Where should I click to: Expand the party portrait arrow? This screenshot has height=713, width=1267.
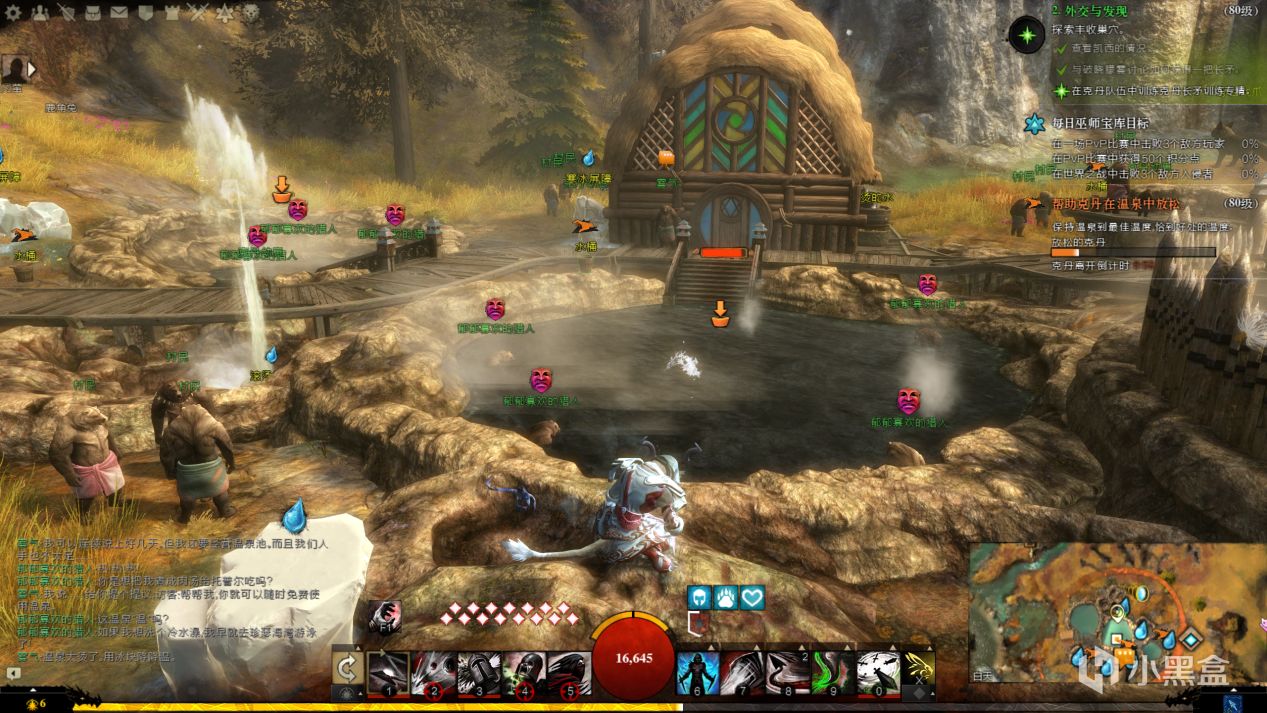click(x=31, y=69)
